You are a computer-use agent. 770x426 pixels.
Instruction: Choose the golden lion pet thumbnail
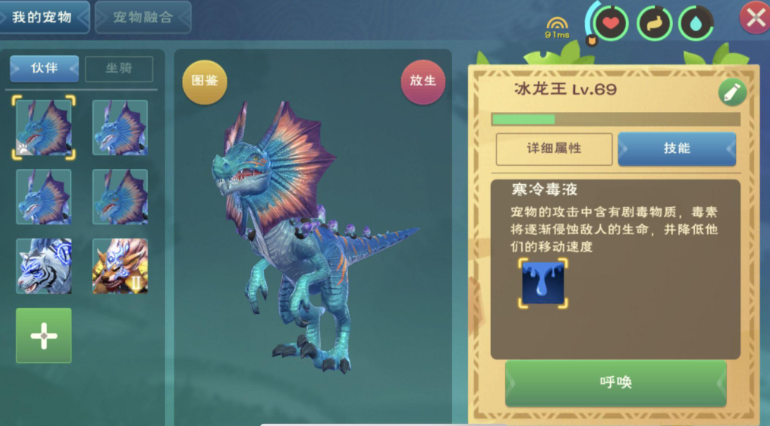tap(120, 266)
